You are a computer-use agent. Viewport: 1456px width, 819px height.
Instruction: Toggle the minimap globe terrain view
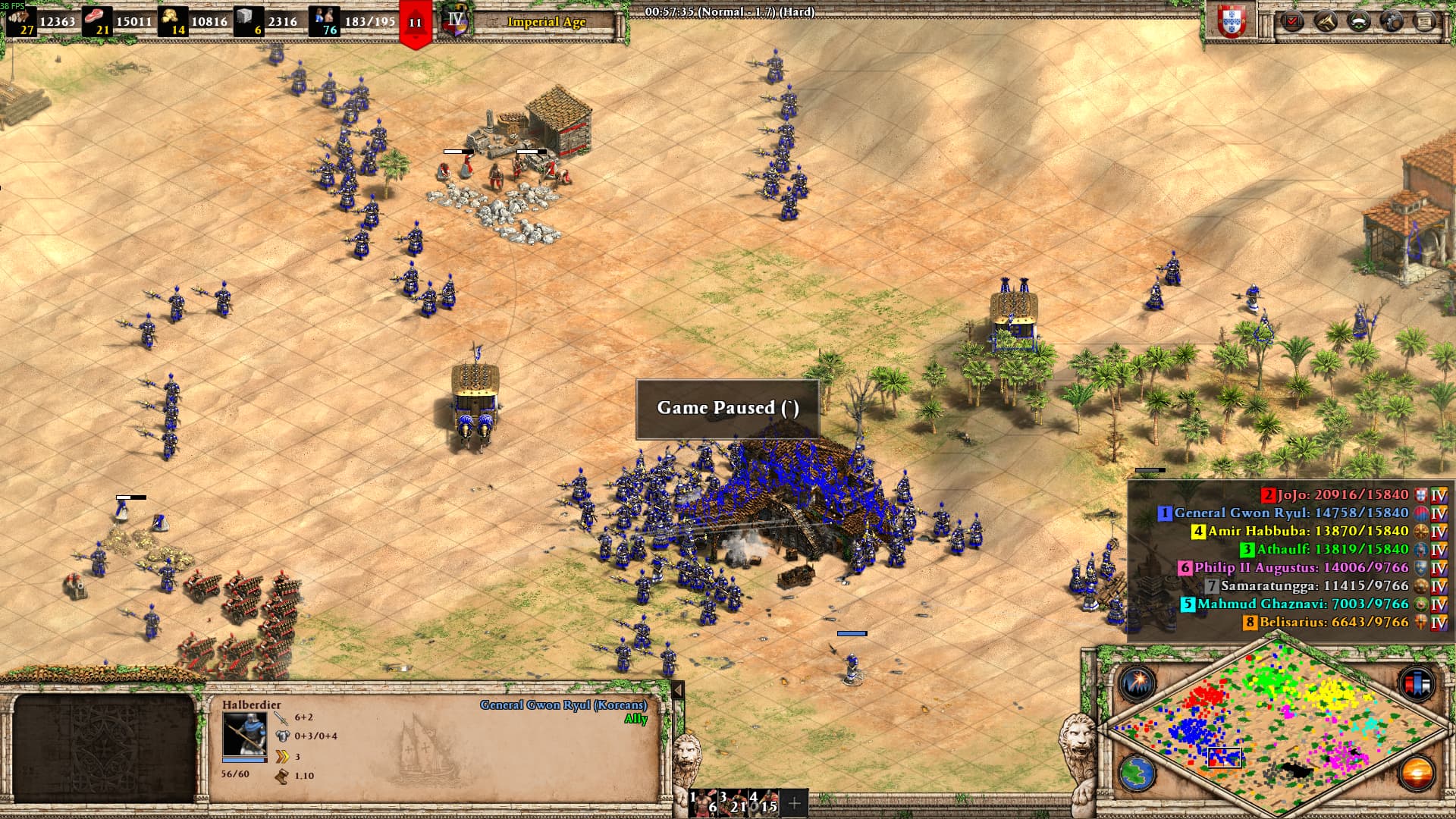(1137, 773)
